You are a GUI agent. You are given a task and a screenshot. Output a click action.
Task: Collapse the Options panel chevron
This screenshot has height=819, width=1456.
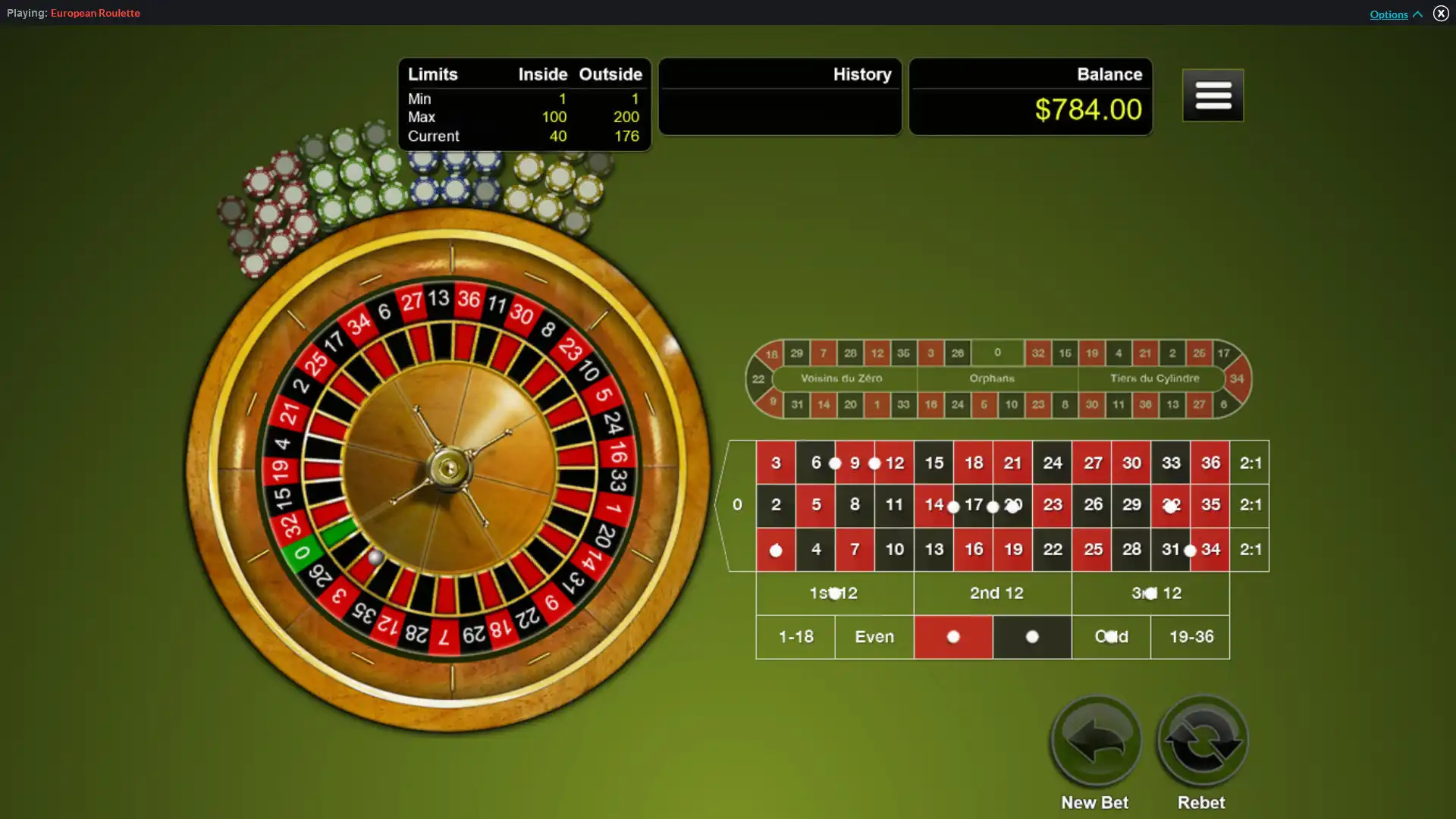(1417, 14)
